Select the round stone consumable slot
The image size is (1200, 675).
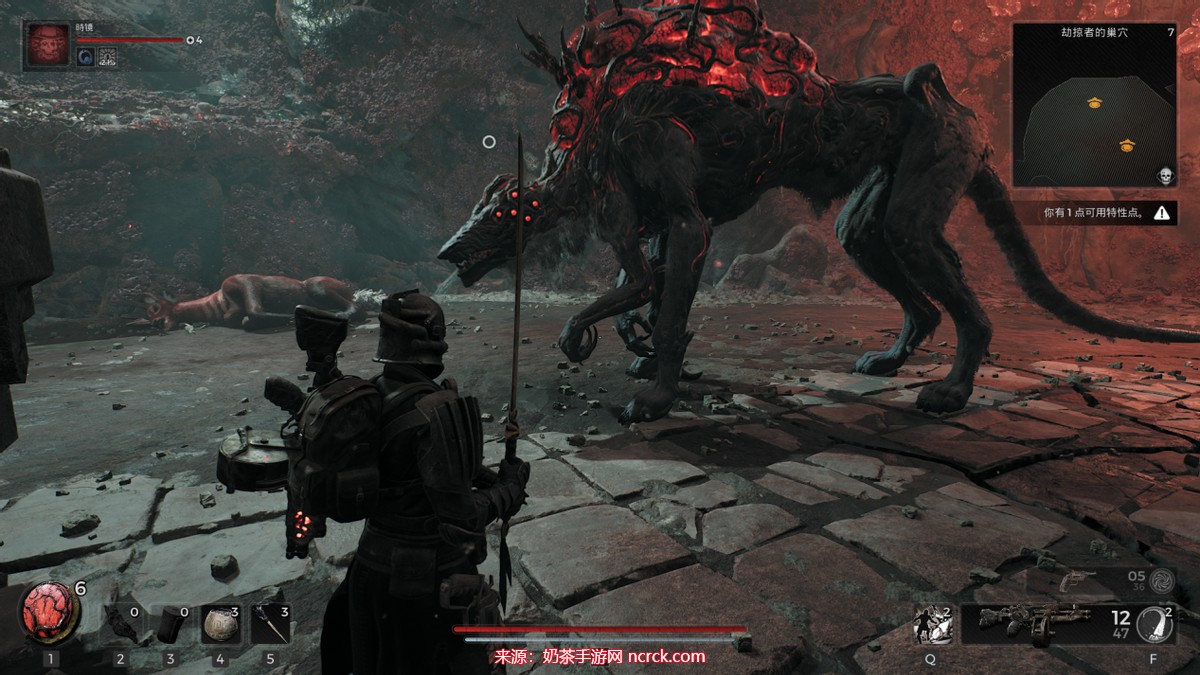click(x=219, y=624)
